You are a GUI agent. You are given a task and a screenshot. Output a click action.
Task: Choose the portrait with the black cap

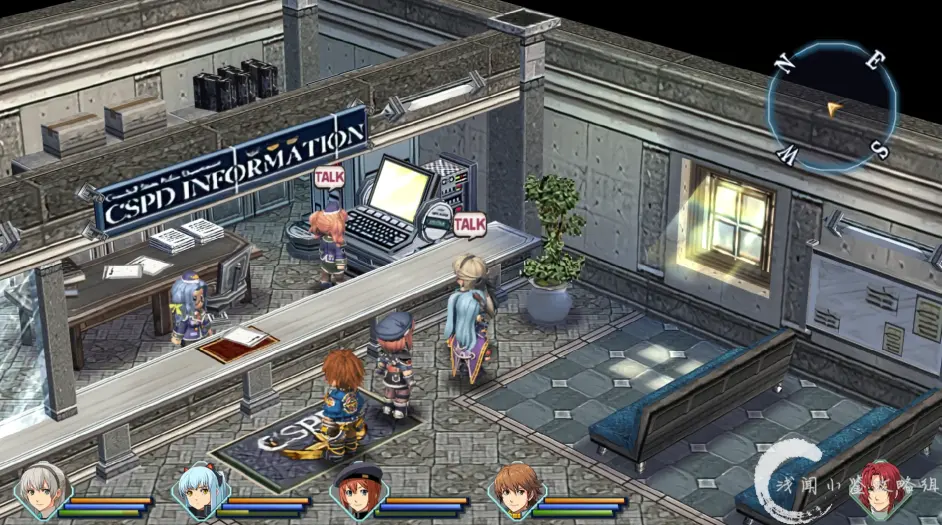357,491
